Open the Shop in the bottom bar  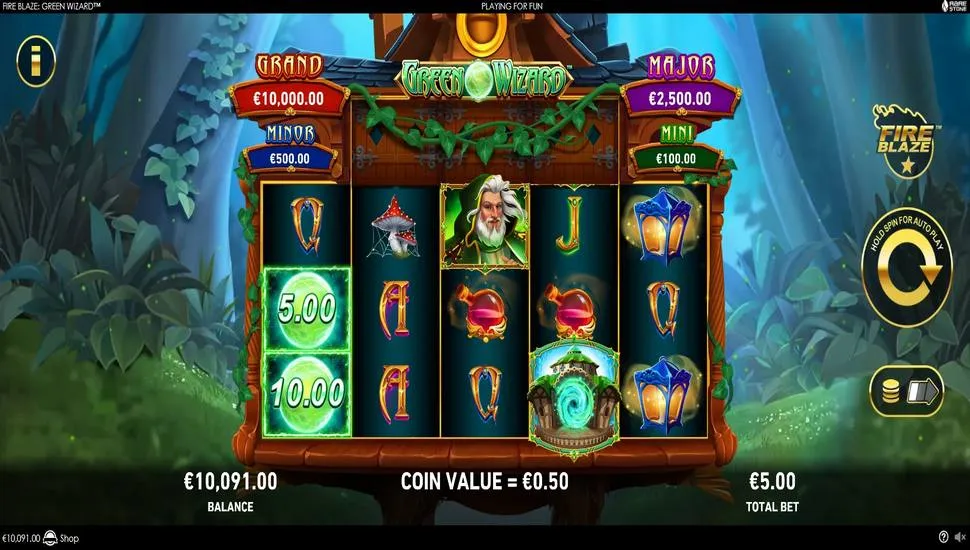(x=61, y=538)
